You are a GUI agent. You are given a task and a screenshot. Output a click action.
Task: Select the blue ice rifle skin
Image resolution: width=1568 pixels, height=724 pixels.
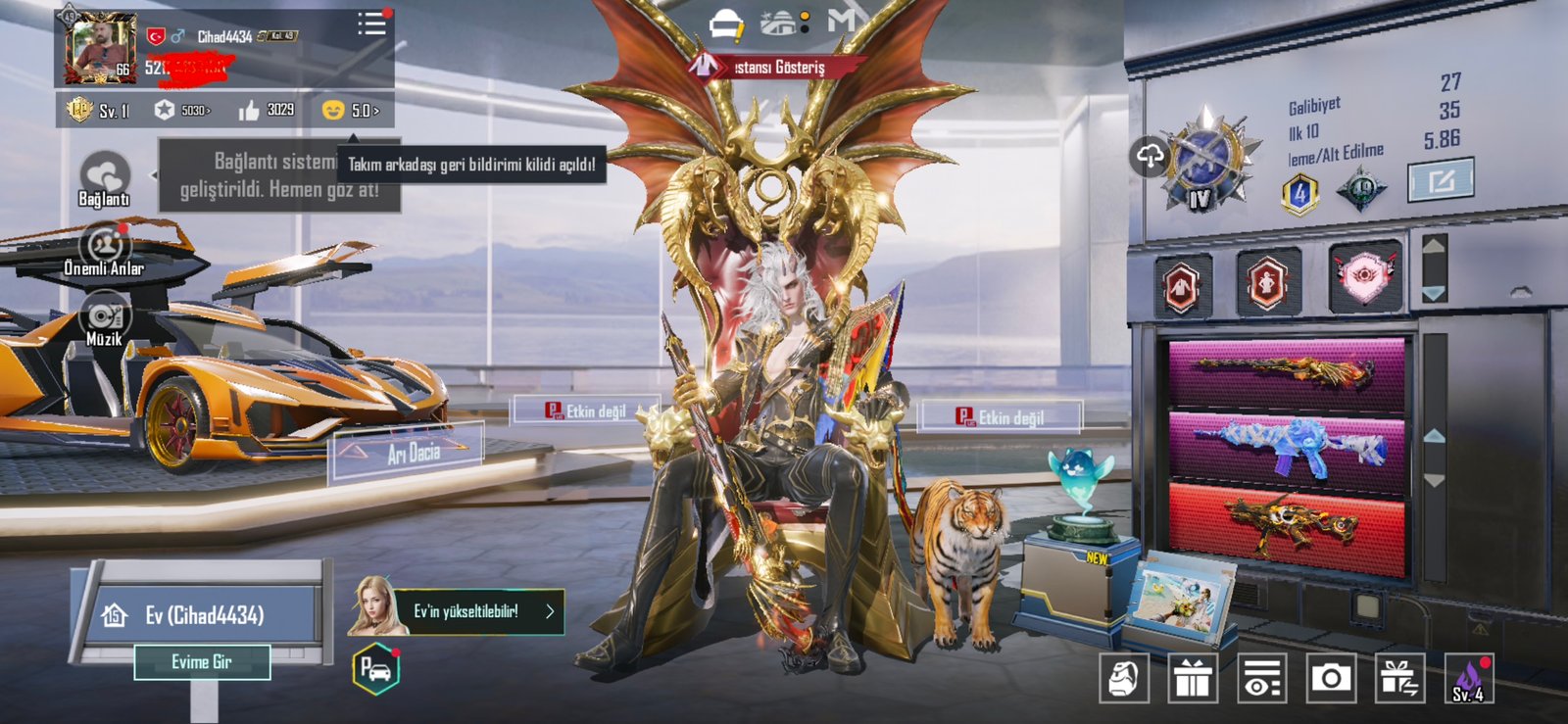(x=1287, y=449)
